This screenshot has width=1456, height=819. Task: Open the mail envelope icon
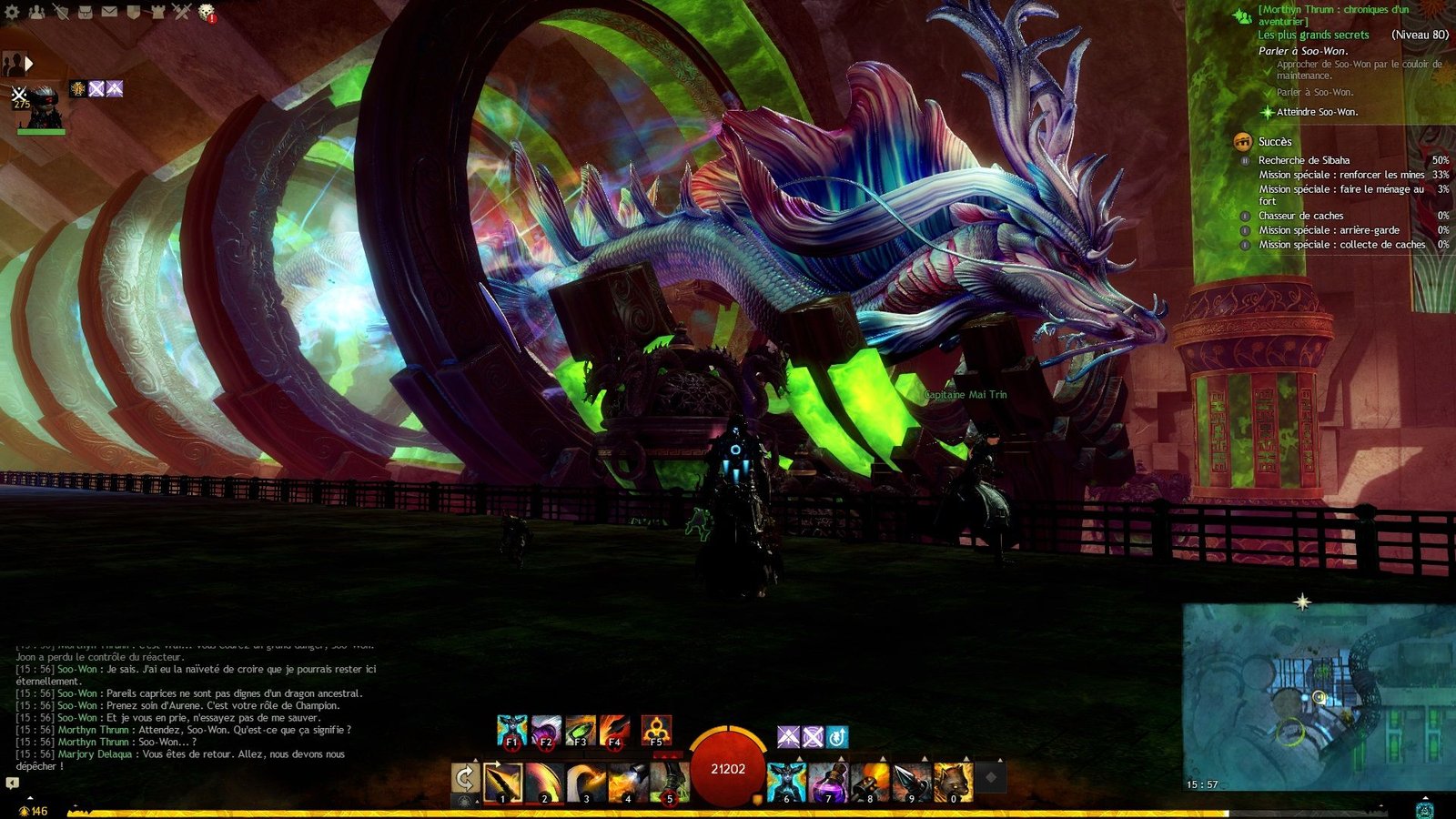point(109,12)
